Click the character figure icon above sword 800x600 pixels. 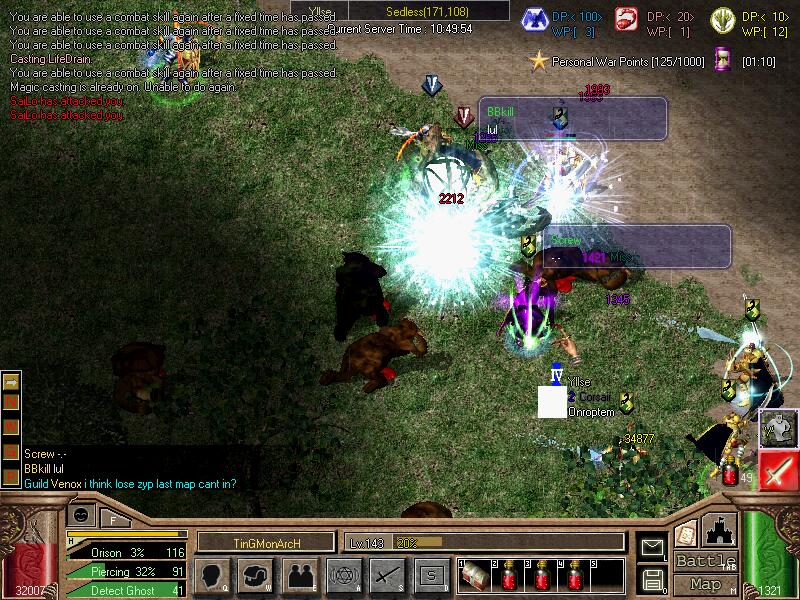779,428
